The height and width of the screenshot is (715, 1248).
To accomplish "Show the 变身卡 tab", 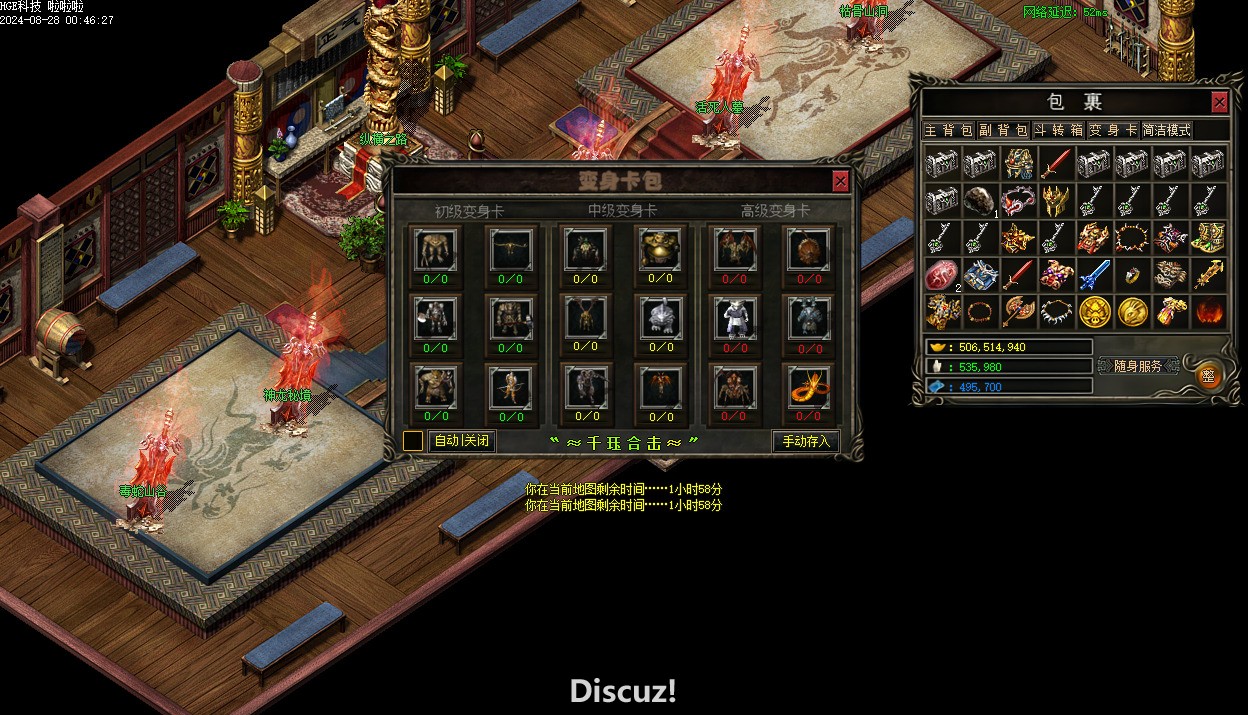I will (x=1113, y=130).
